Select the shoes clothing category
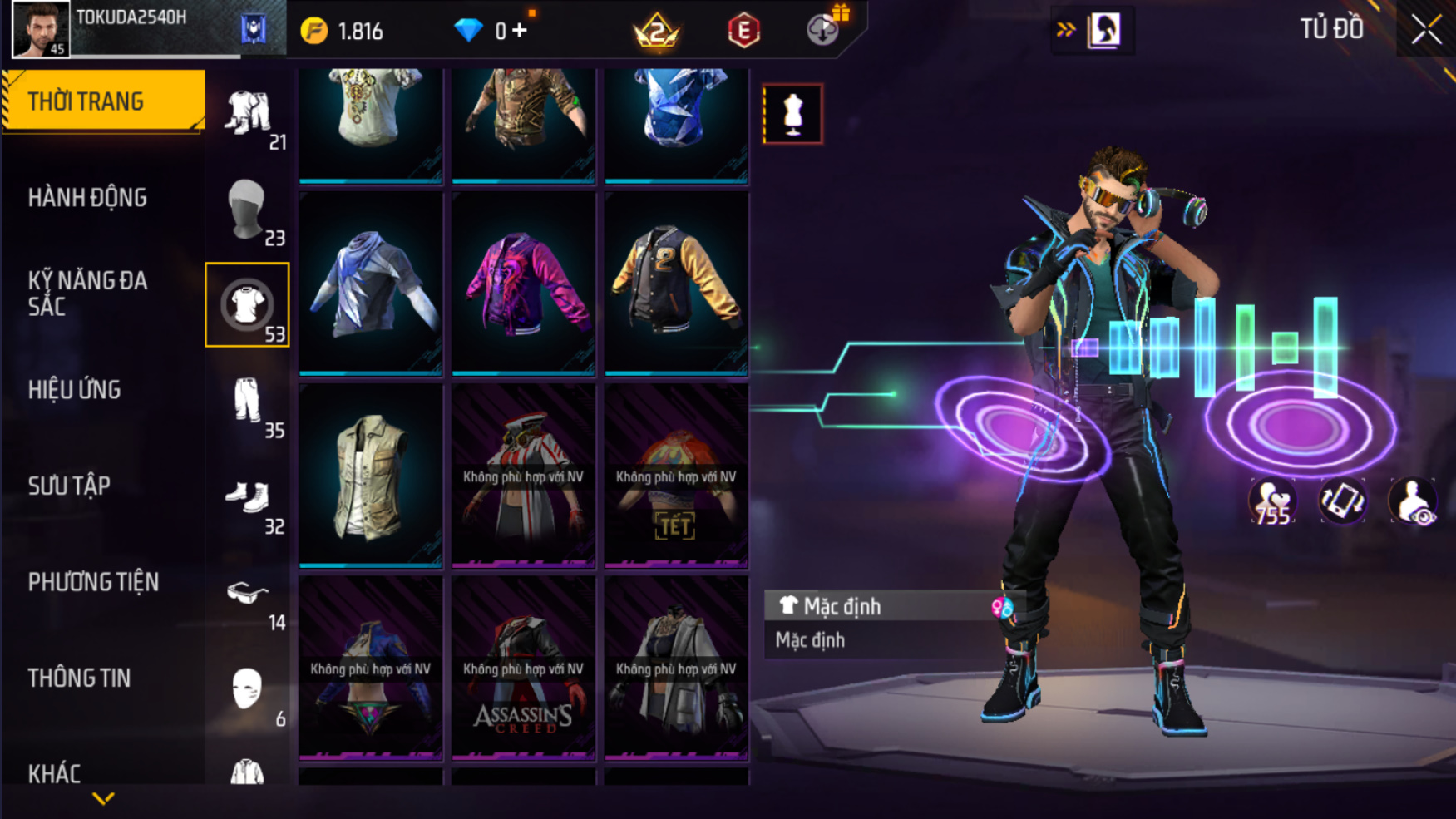This screenshot has height=819, width=1456. (x=247, y=497)
